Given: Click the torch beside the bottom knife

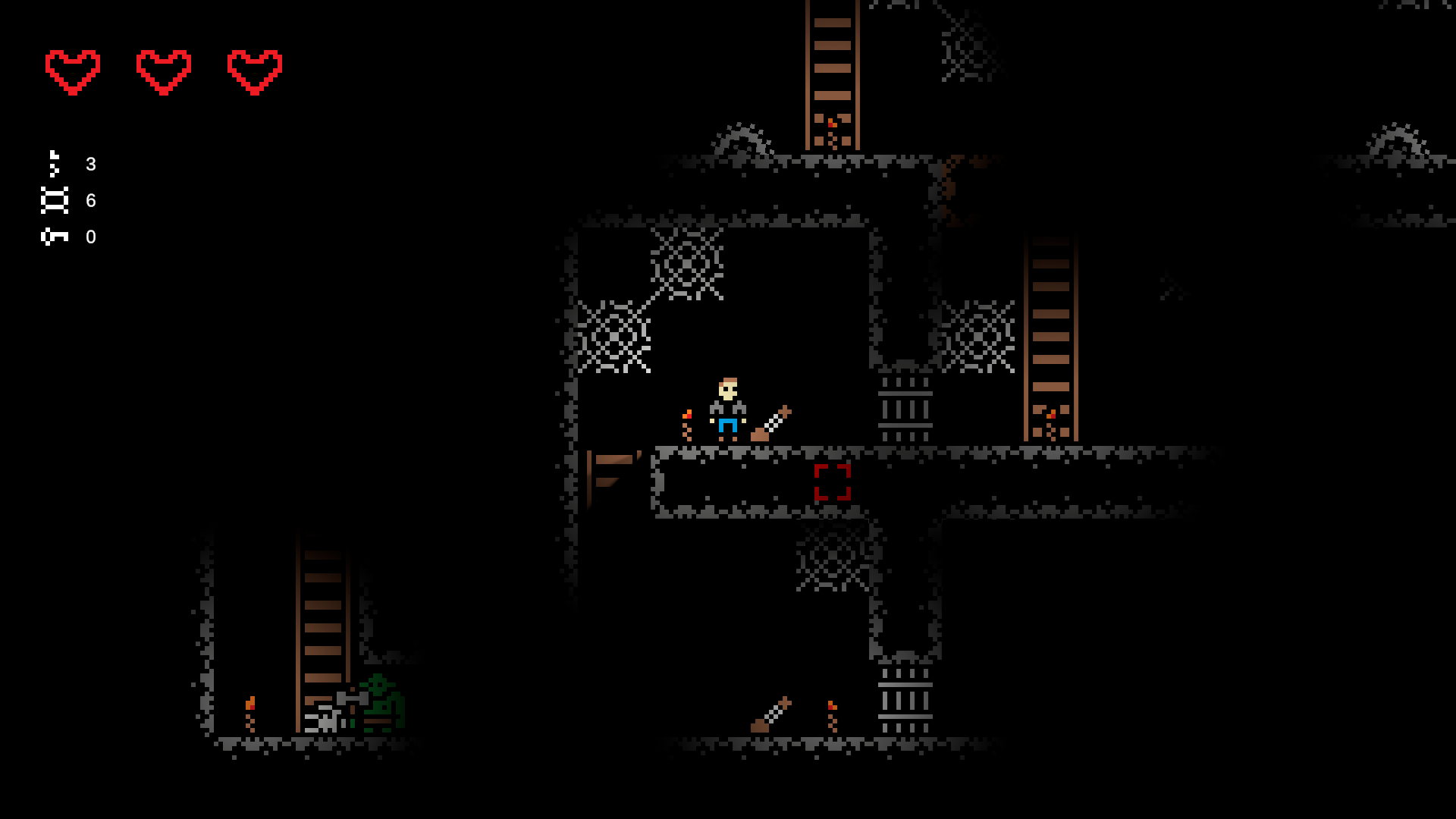Looking at the screenshot, I should click(830, 717).
